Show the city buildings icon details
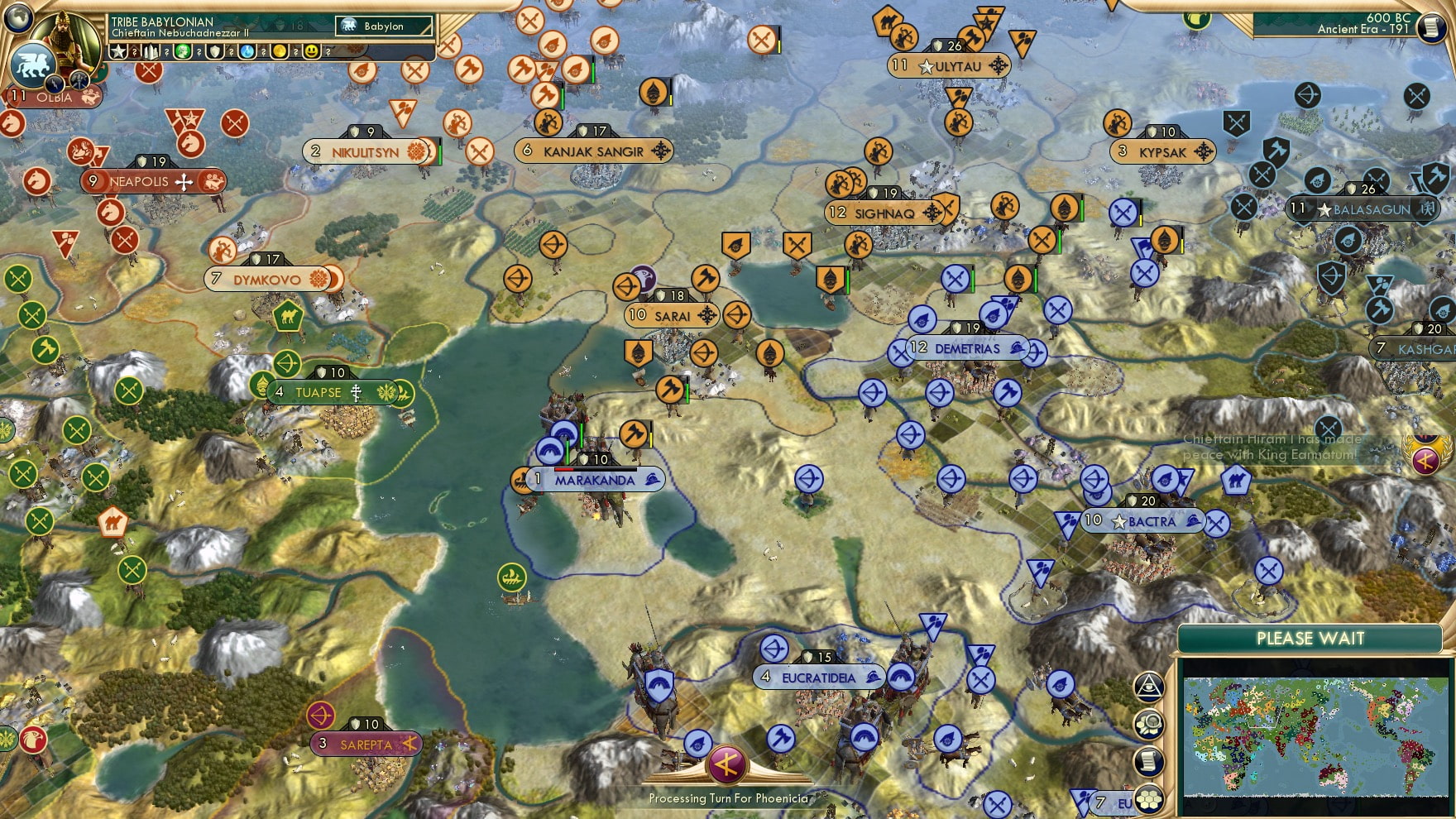This screenshot has height=819, width=1456. click(x=151, y=51)
